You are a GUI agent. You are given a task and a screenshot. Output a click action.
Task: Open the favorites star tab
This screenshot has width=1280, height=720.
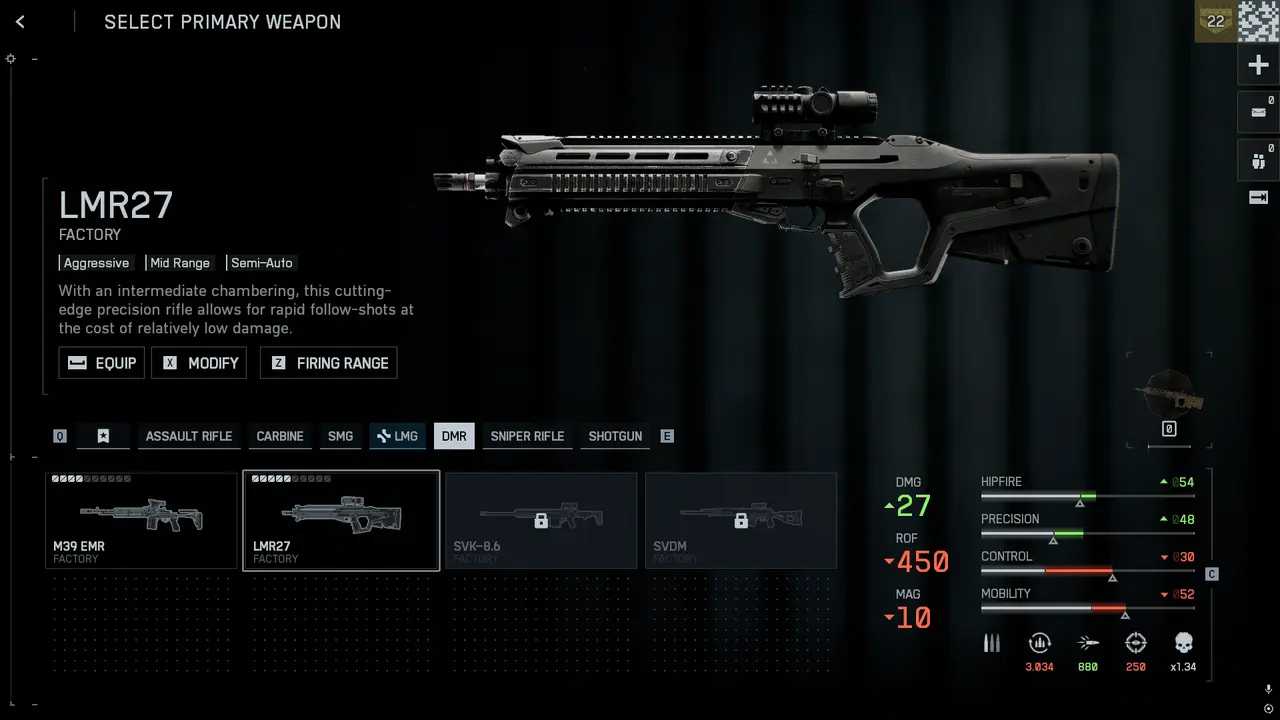pyautogui.click(x=103, y=436)
